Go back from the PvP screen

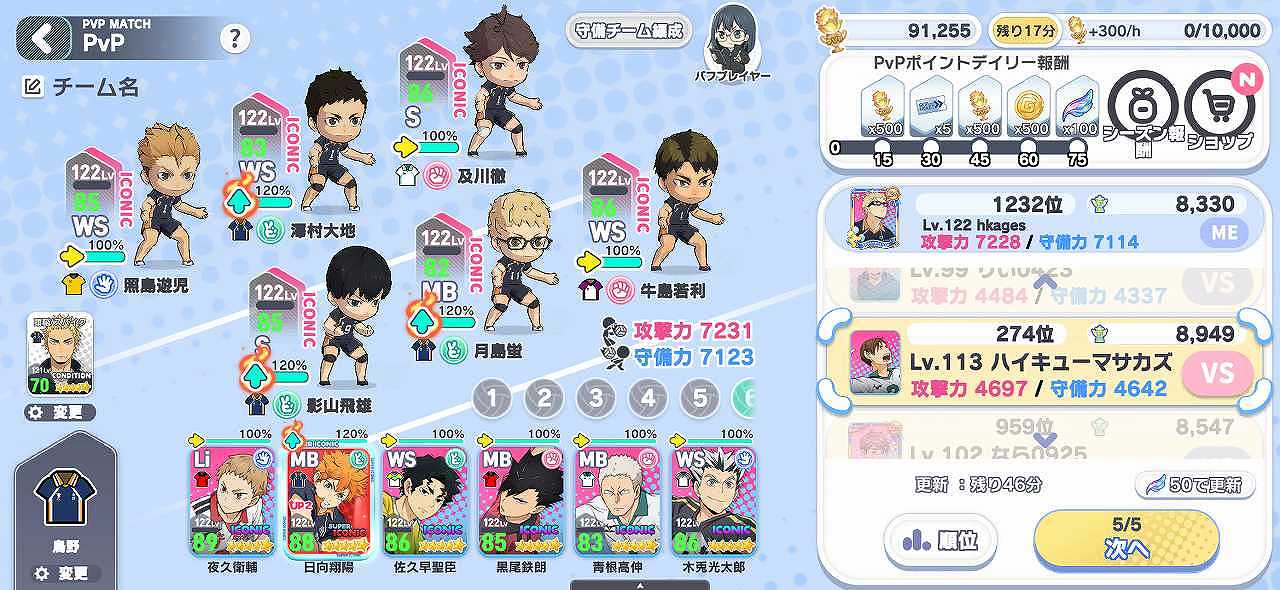44,37
